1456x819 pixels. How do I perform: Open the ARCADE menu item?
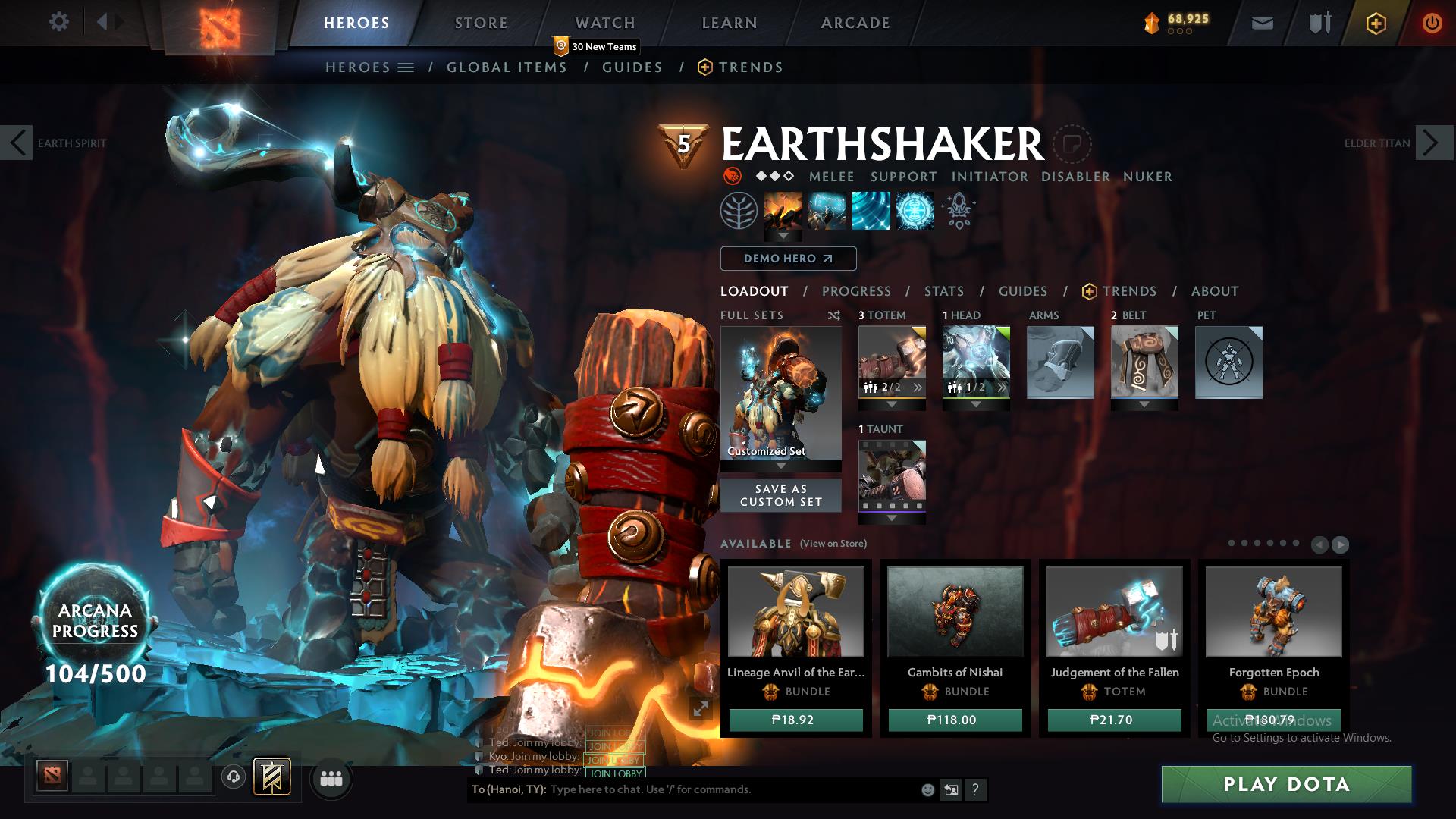click(x=855, y=23)
